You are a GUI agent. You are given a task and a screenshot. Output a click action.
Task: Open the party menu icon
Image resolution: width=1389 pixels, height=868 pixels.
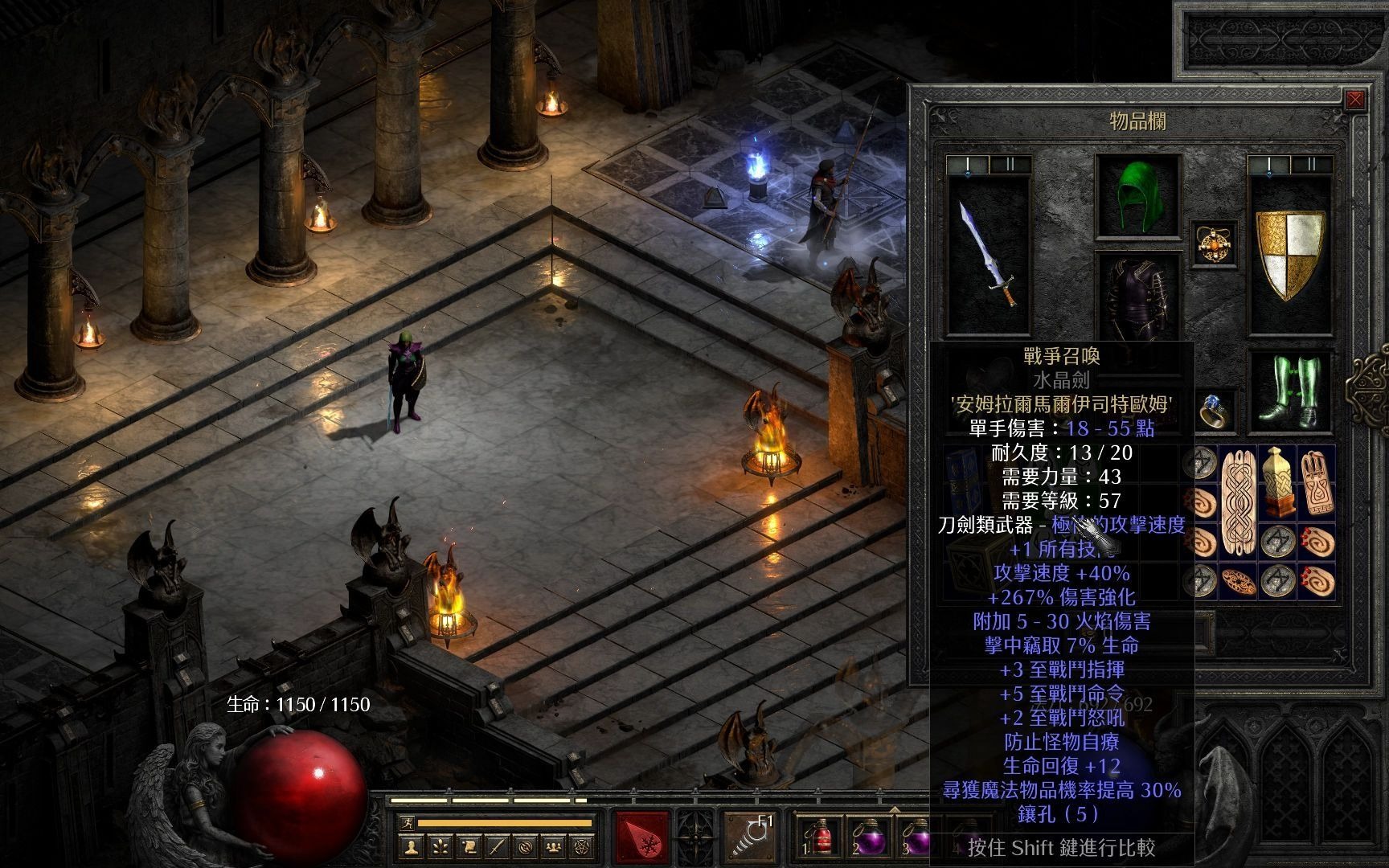(x=552, y=846)
